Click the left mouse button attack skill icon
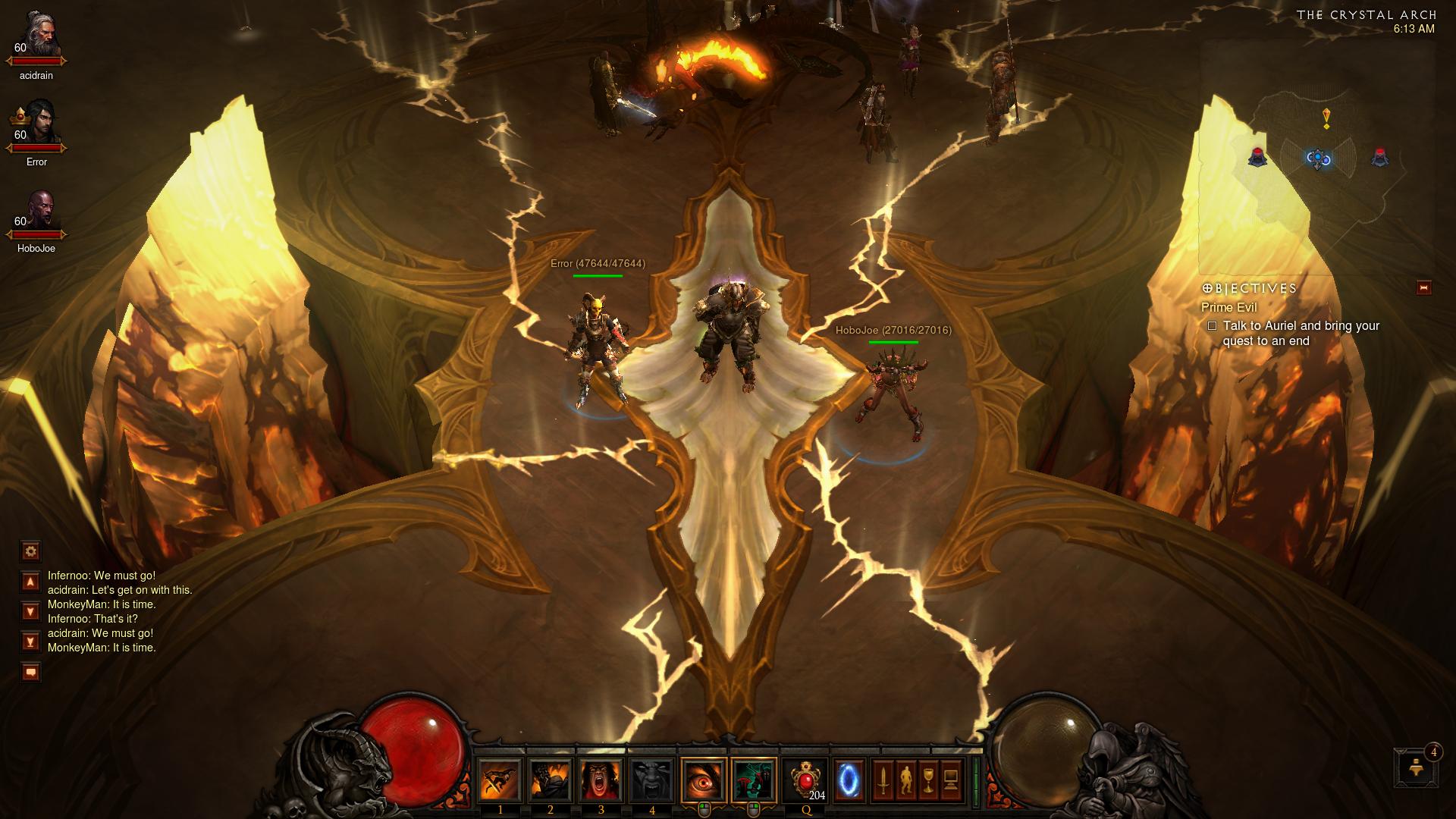This screenshot has width=1456, height=819. [x=704, y=780]
